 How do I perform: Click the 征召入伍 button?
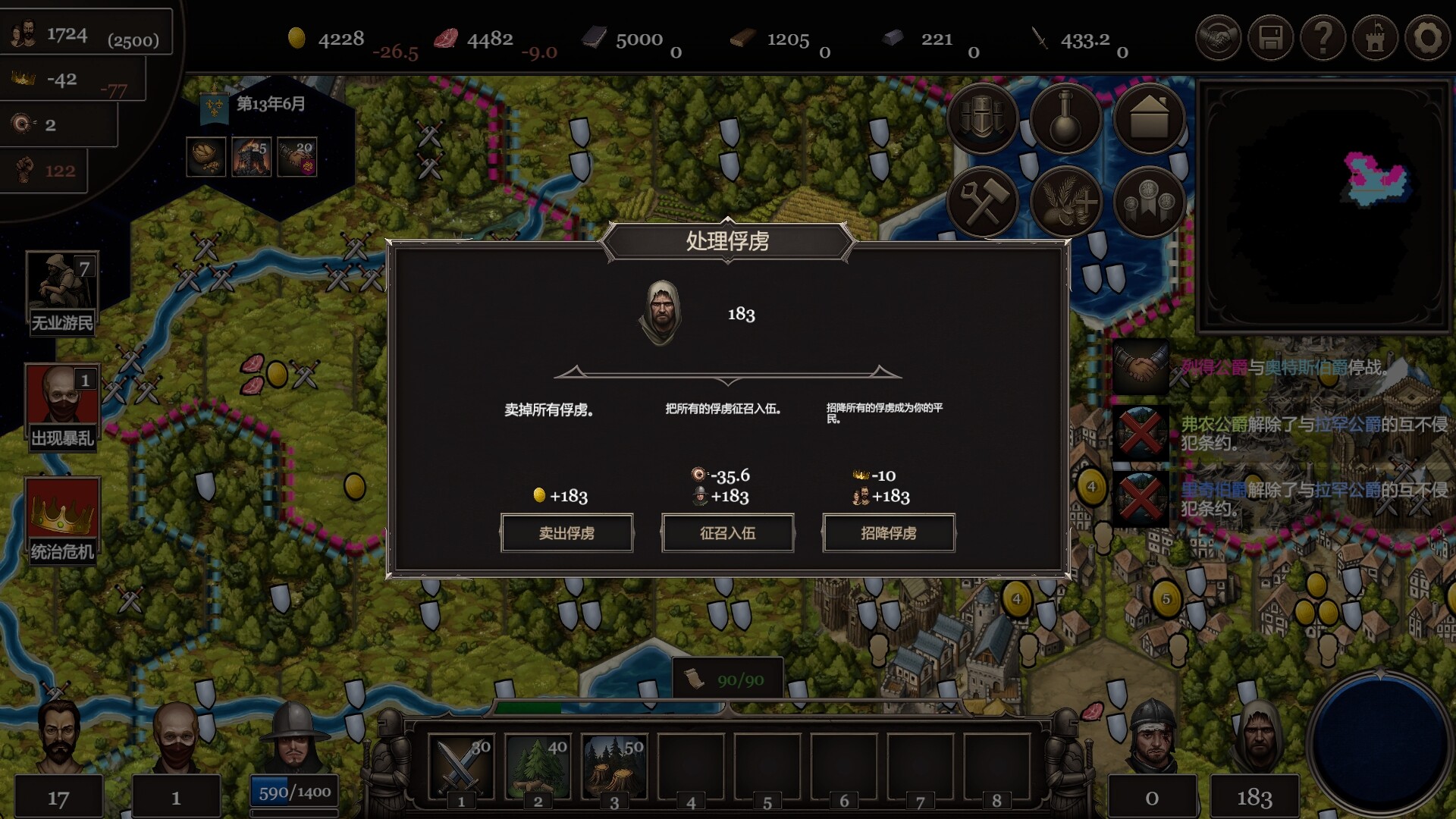[x=727, y=533]
